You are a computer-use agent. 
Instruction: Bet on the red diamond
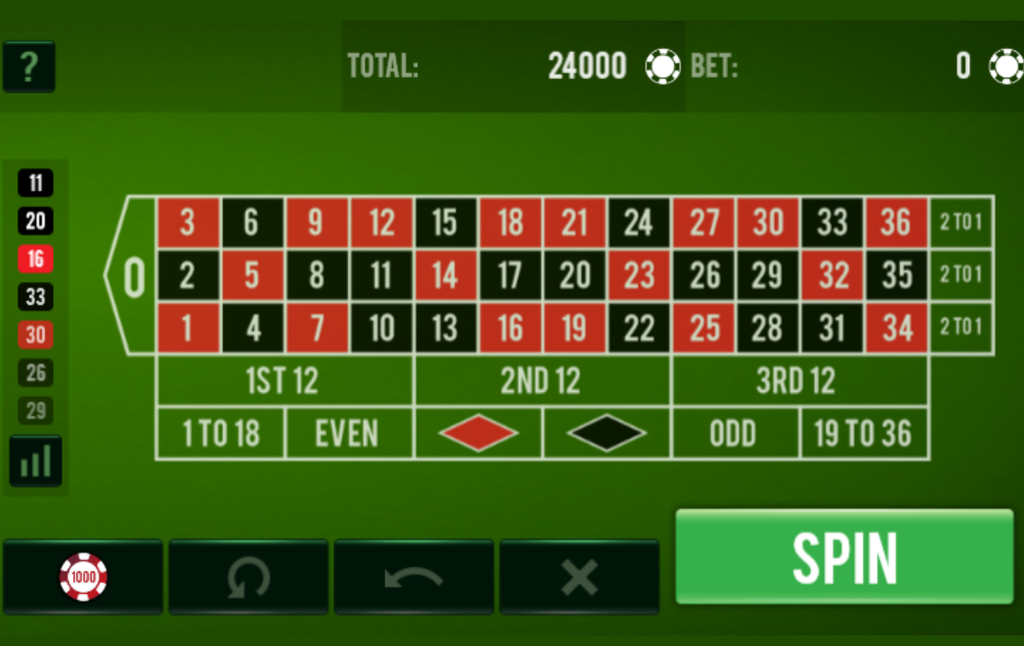point(477,434)
